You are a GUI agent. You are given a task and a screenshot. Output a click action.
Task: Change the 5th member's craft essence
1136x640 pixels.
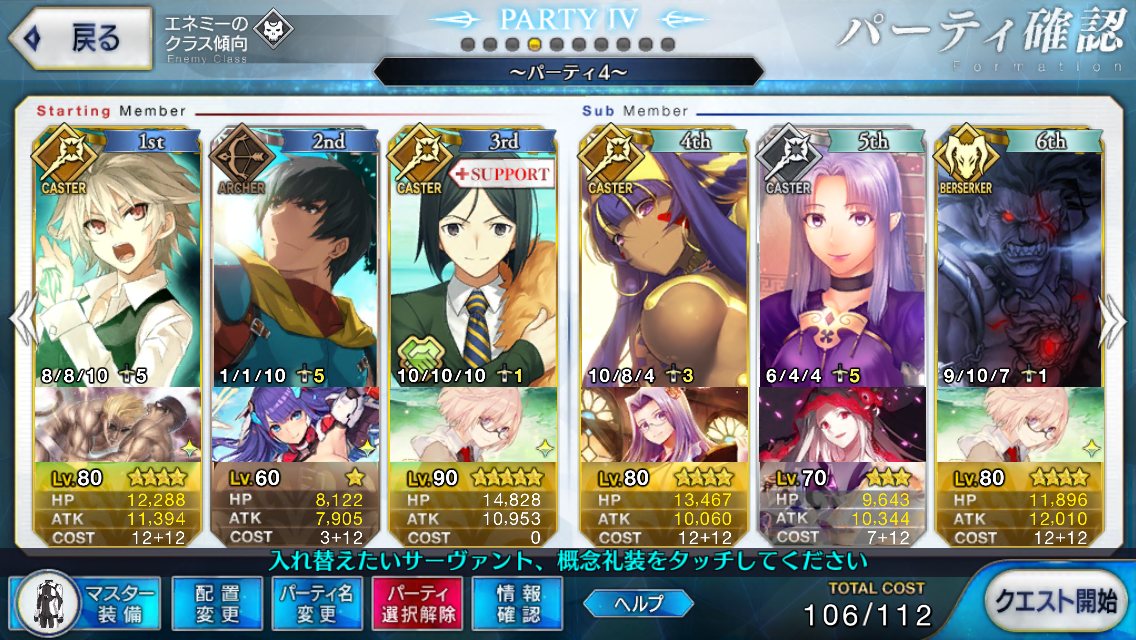[x=840, y=424]
